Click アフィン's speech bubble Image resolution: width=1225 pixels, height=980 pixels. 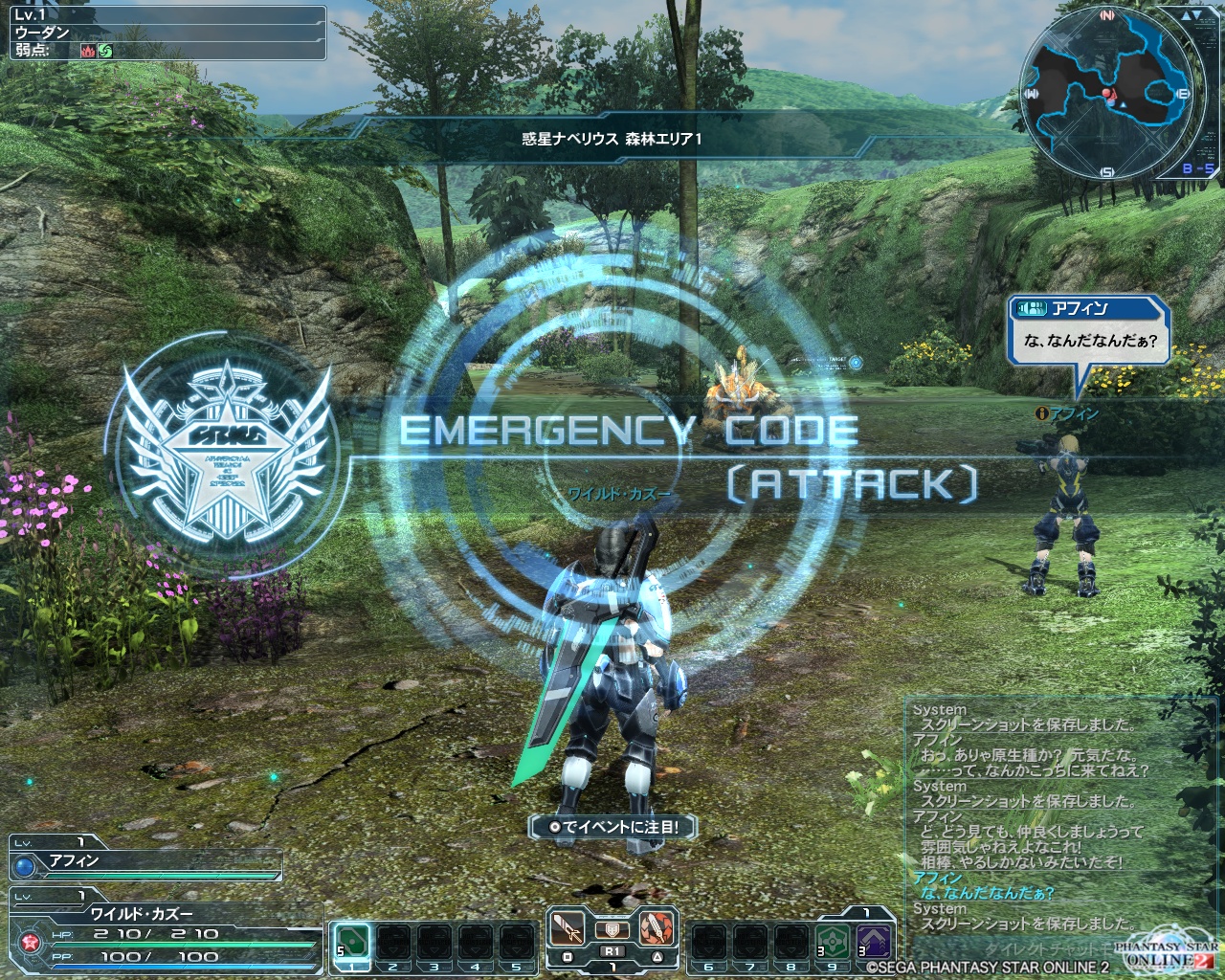1090,331
